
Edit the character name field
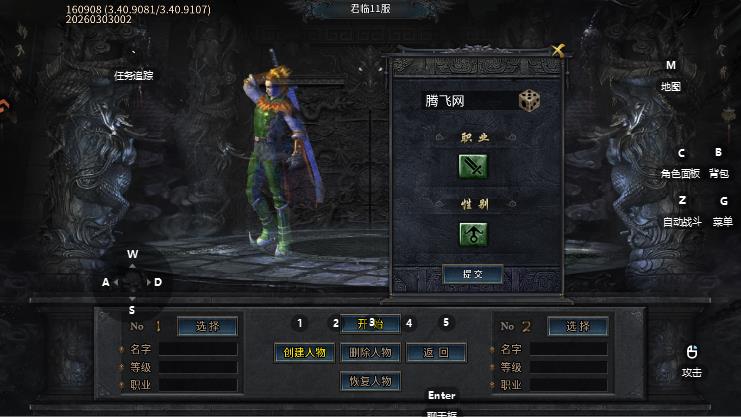465,101
